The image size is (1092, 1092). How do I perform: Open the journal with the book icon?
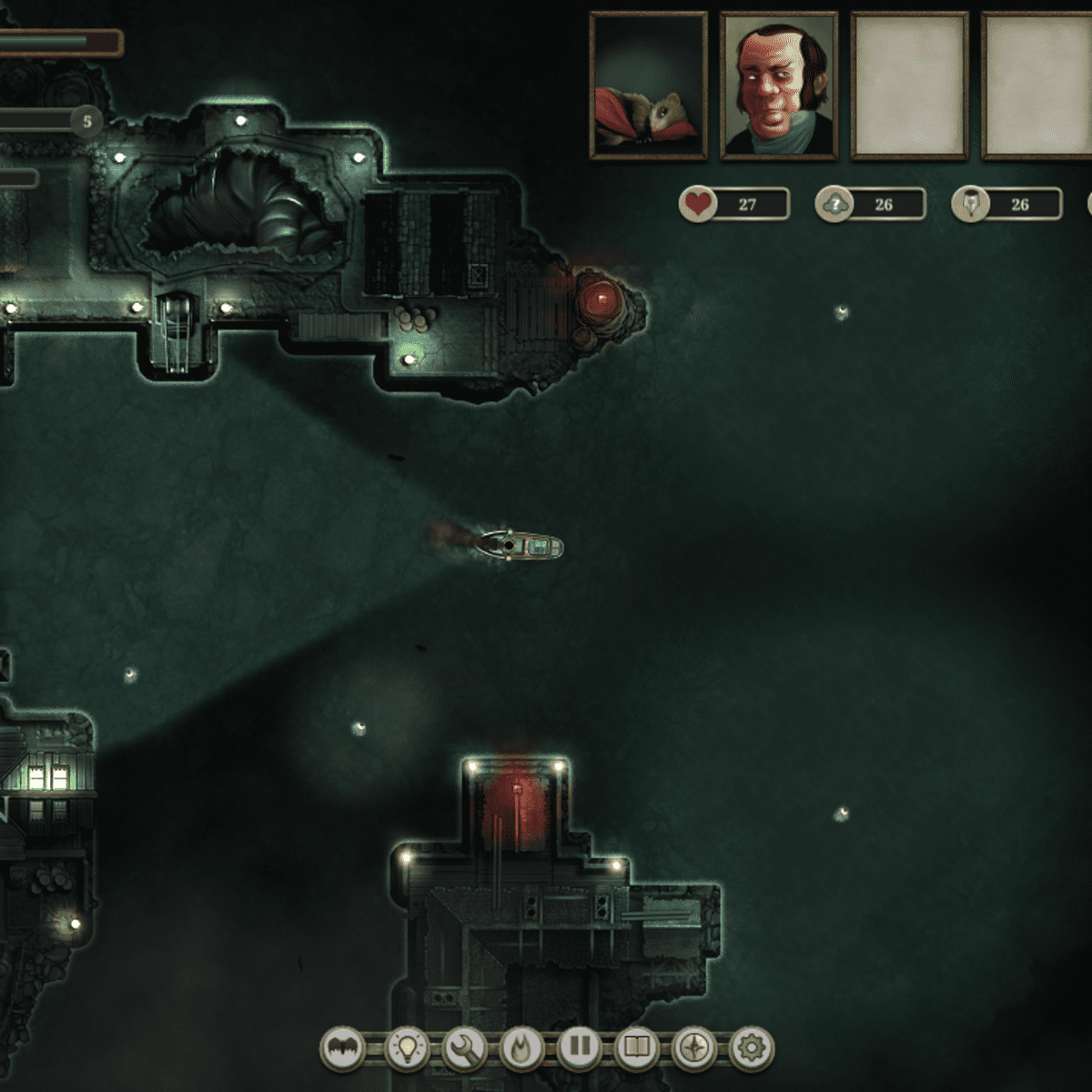tap(636, 1048)
